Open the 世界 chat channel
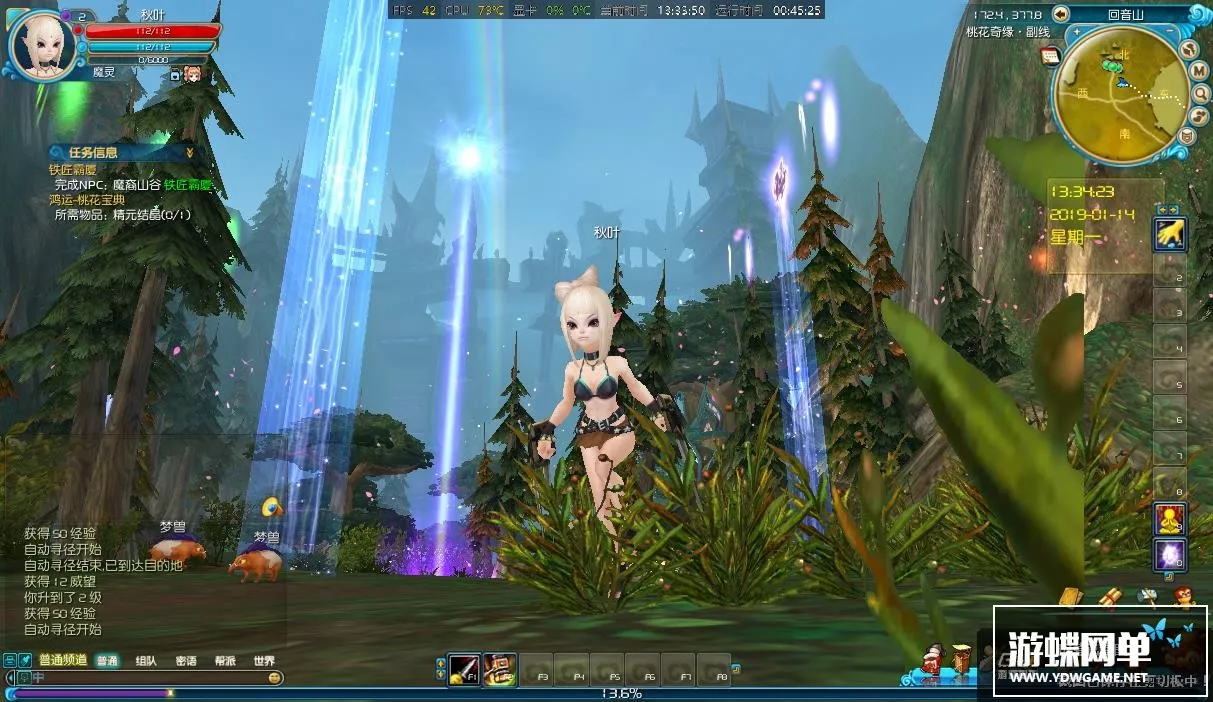This screenshot has height=702, width=1213. (x=264, y=661)
